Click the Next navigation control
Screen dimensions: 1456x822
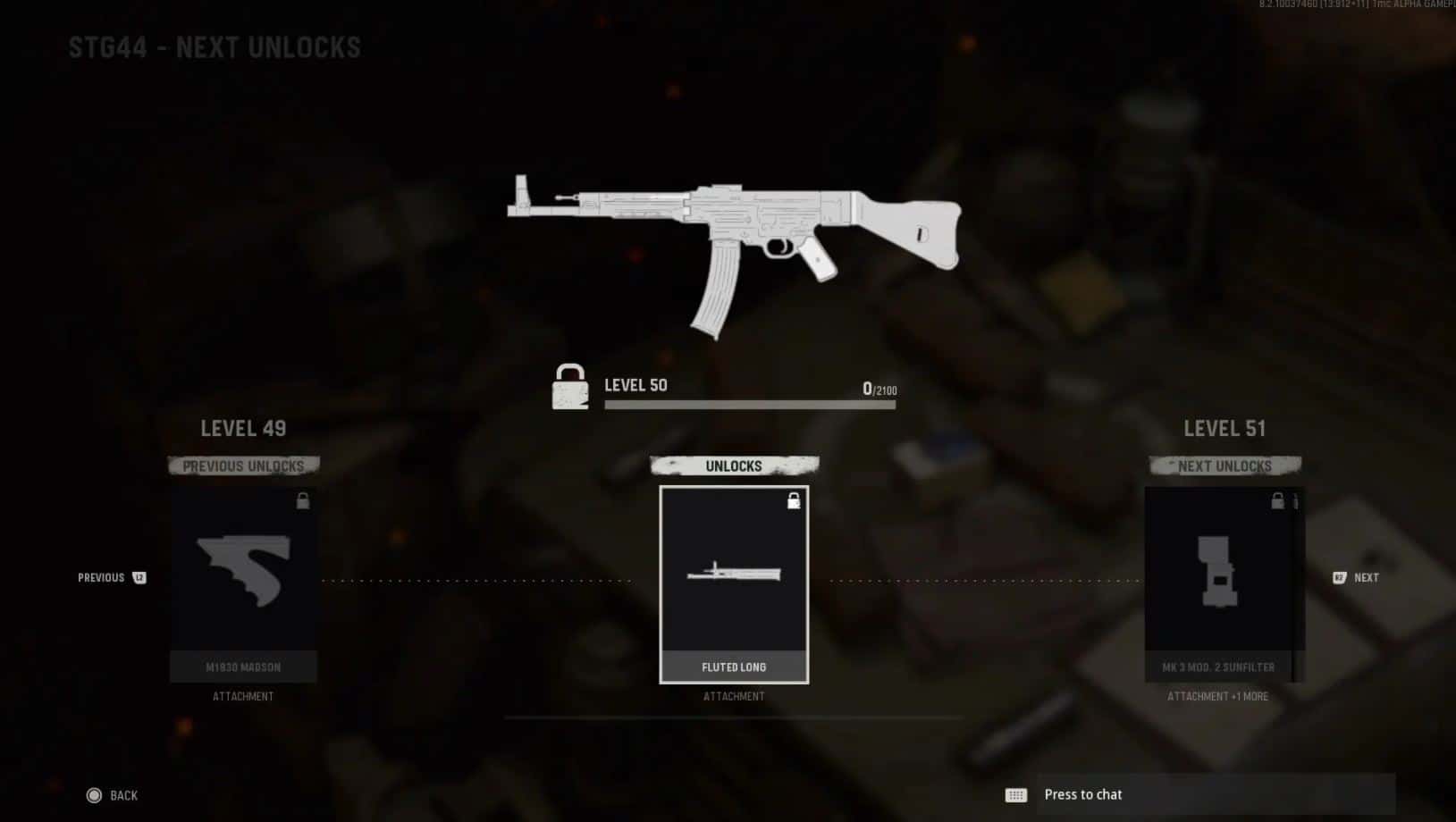click(x=1367, y=578)
